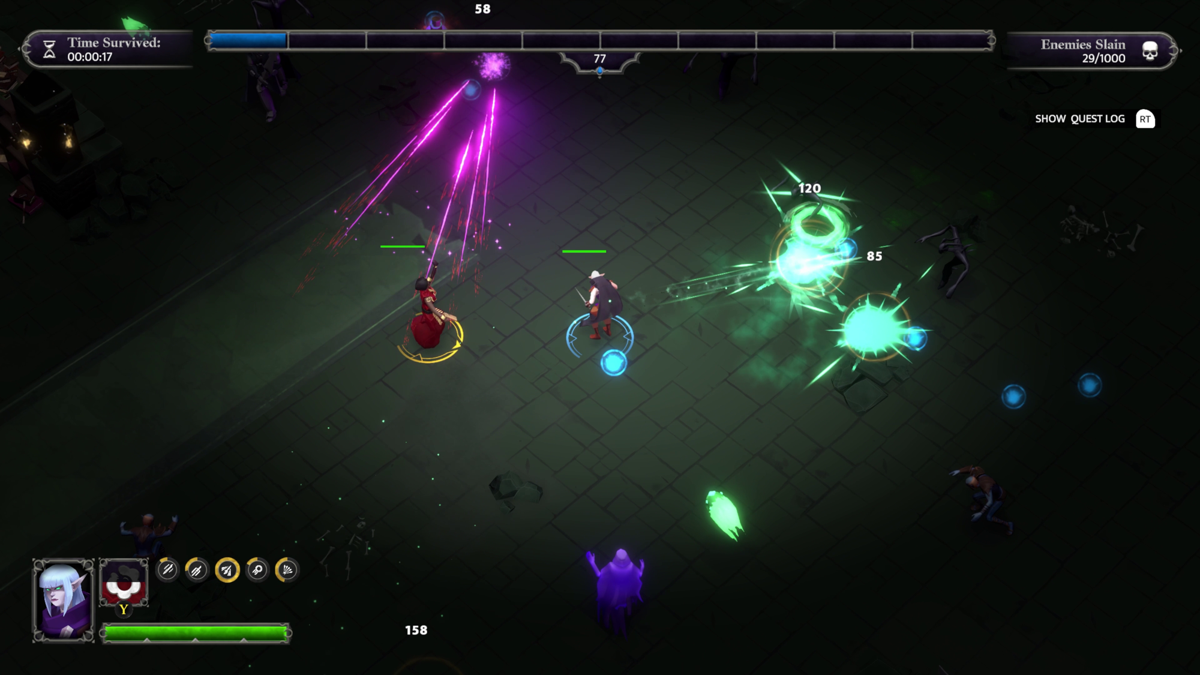1200x675 pixels.
Task: Activate the red and white flower ability
Action: 123,582
